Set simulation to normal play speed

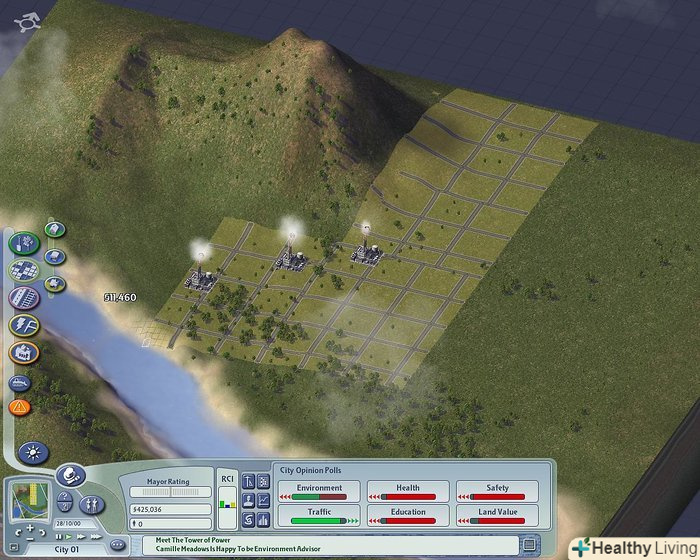[69, 537]
